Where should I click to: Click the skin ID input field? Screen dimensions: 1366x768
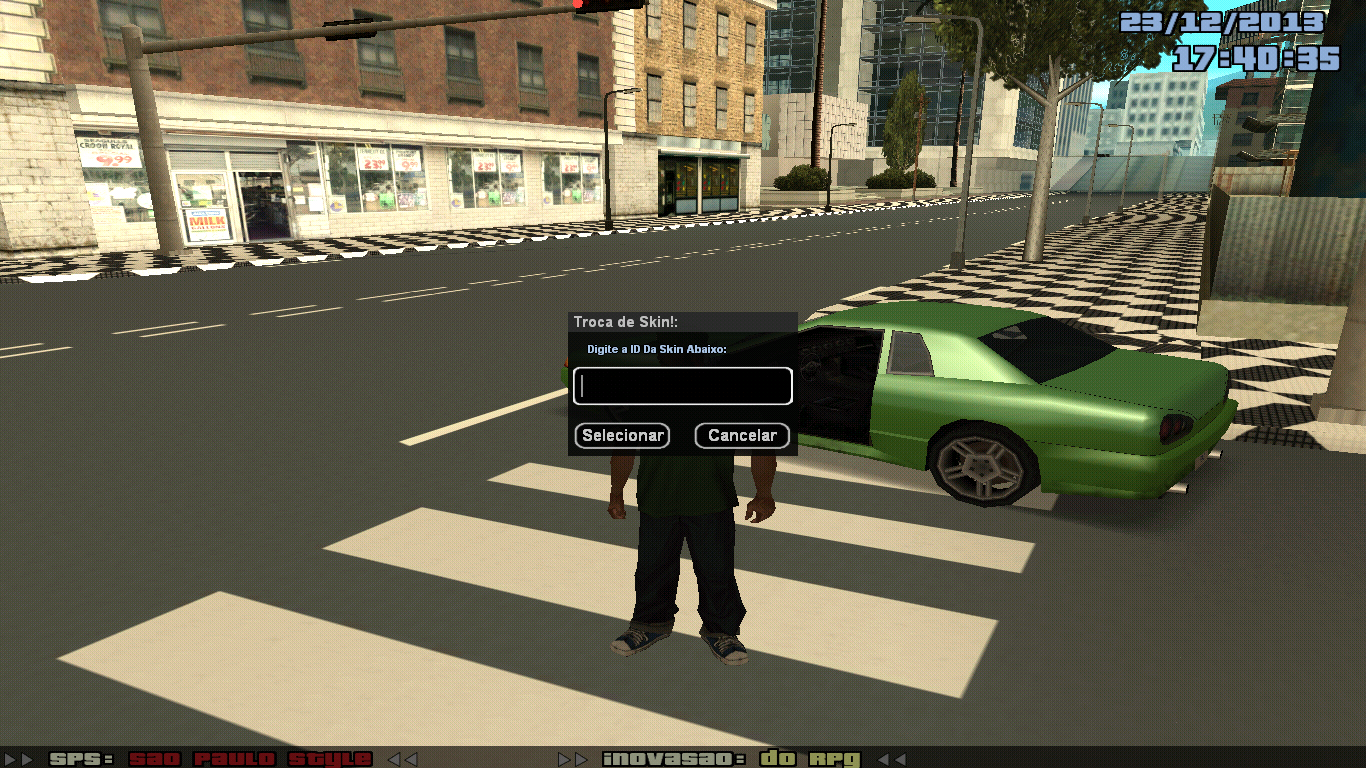click(683, 386)
